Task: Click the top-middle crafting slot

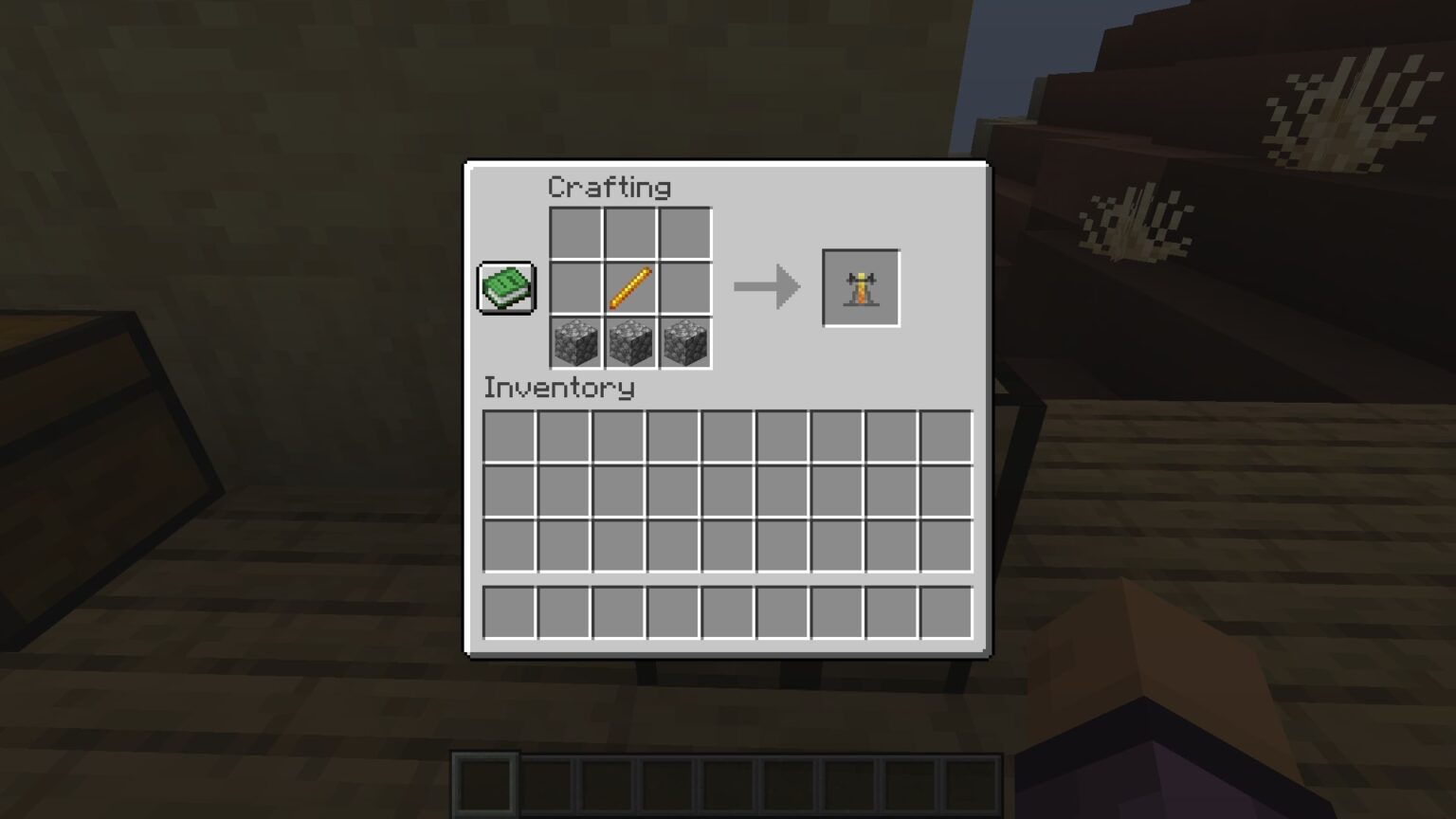Action: tap(628, 234)
